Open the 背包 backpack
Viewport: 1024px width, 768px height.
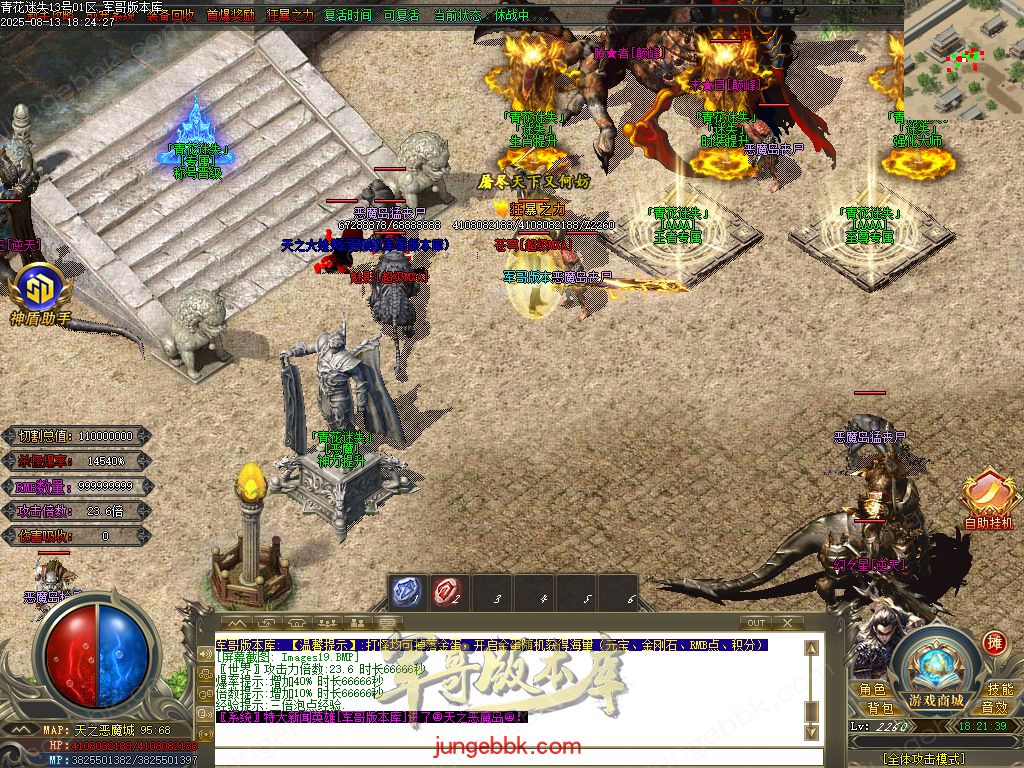point(880,708)
